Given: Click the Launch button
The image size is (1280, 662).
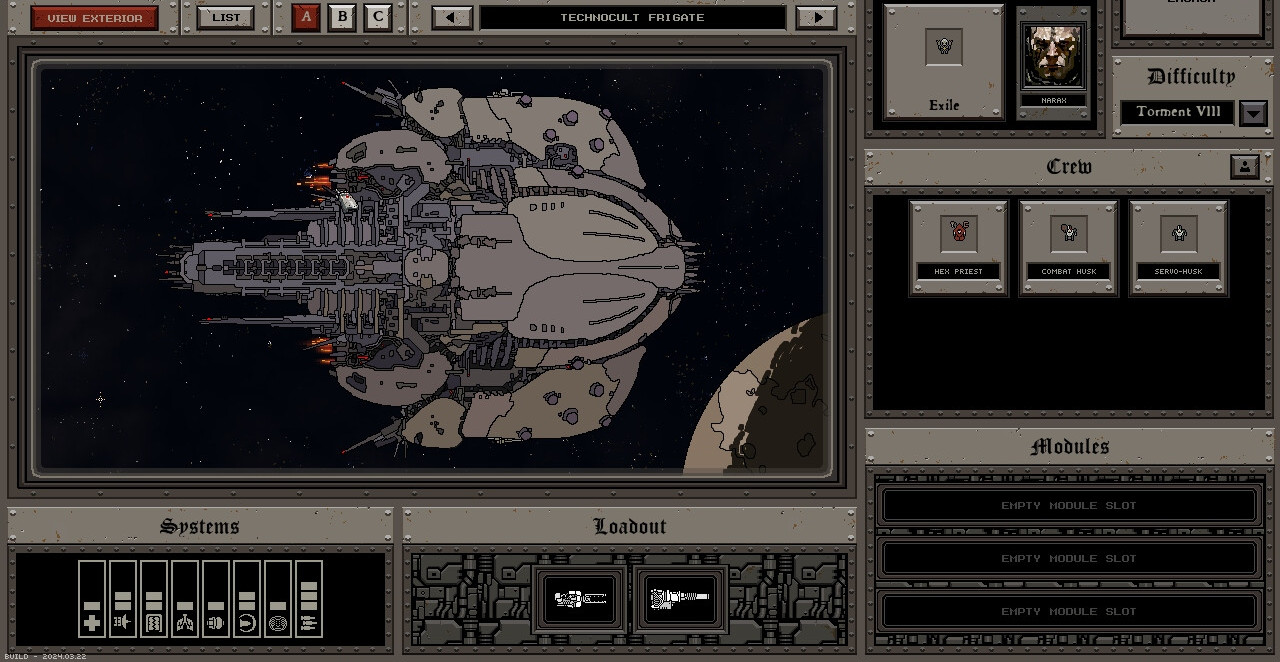Looking at the screenshot, I should (x=1191, y=15).
